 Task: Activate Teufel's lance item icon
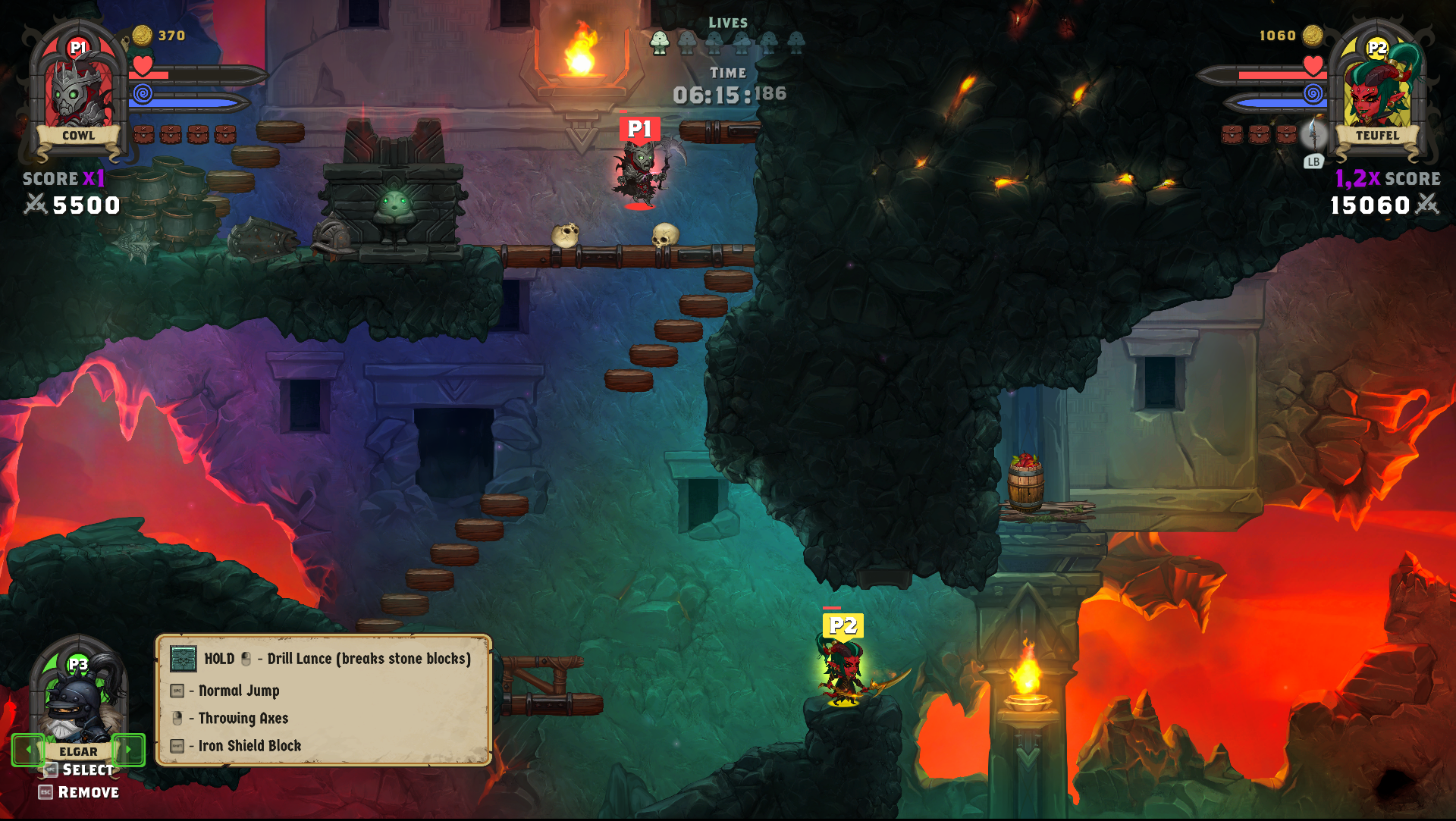pos(1314,136)
